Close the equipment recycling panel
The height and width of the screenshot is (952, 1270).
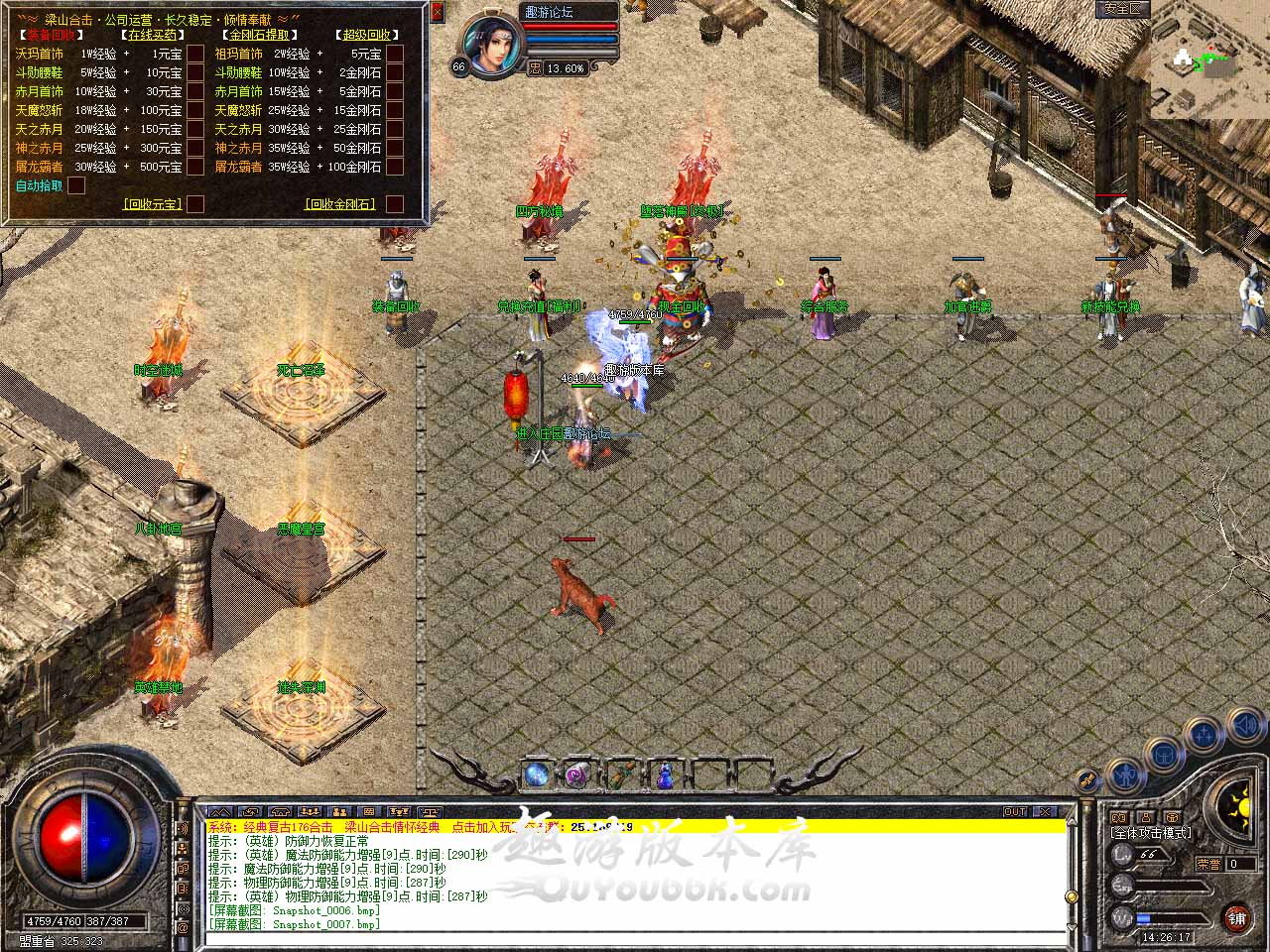click(438, 13)
